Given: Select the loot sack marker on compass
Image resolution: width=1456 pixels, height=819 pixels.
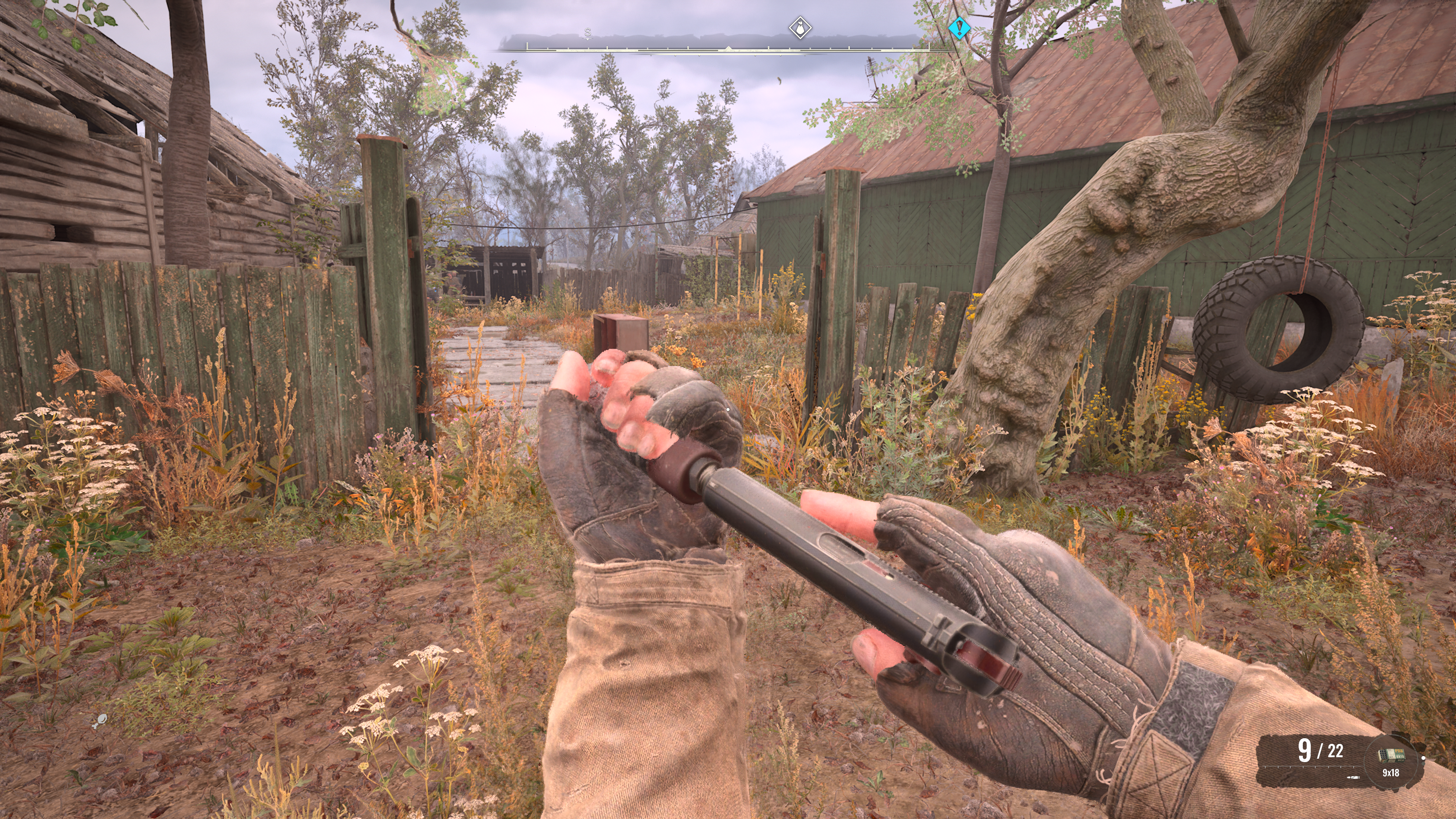Looking at the screenshot, I should click(800, 28).
